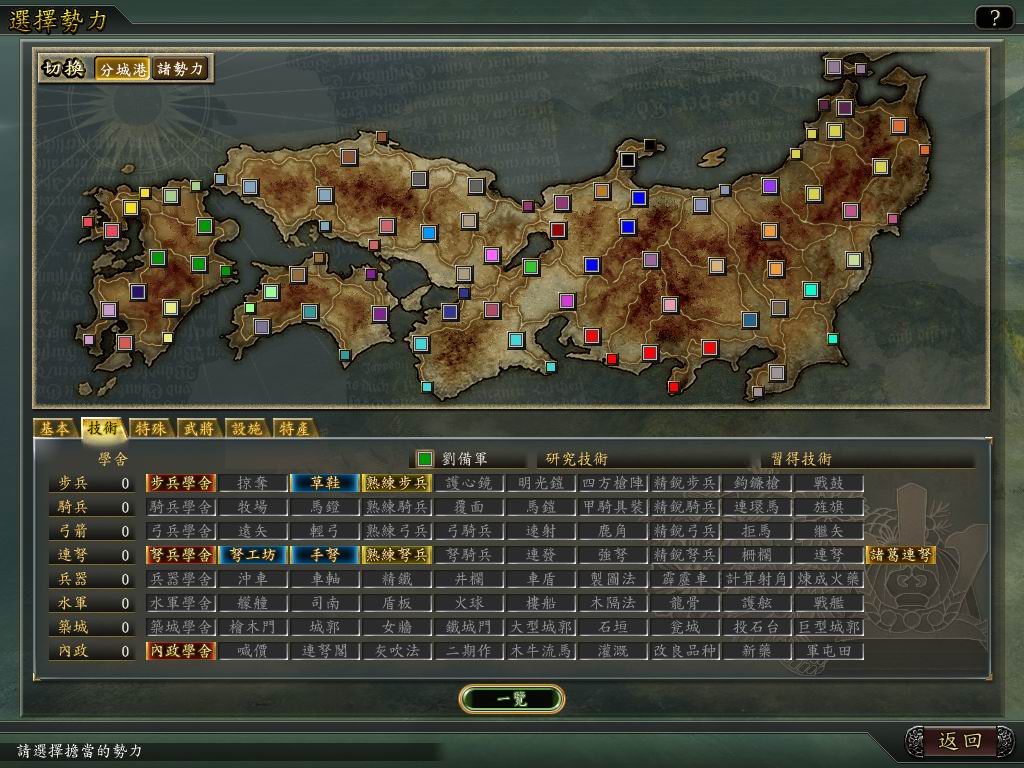Switch map view to 分城港
1024x768 pixels.
click(123, 69)
